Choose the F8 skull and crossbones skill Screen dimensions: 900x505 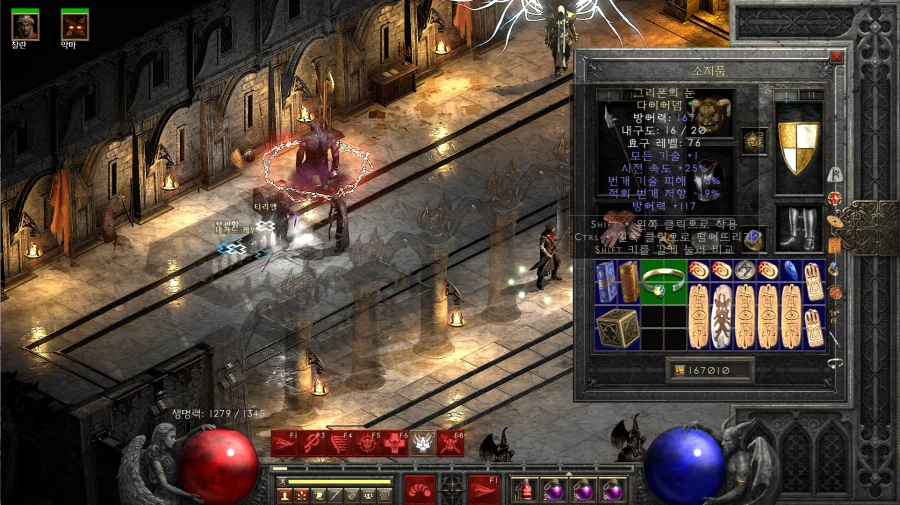[450, 442]
